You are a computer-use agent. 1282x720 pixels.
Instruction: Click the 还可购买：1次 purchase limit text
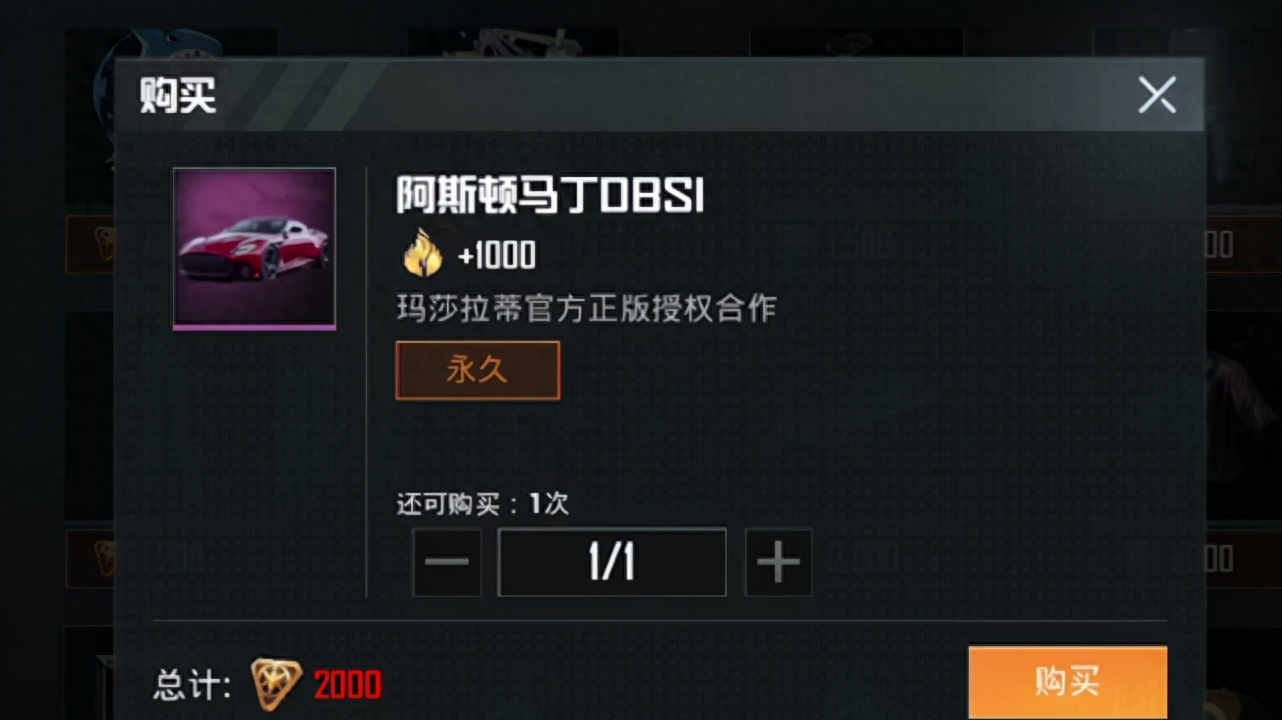pos(481,505)
